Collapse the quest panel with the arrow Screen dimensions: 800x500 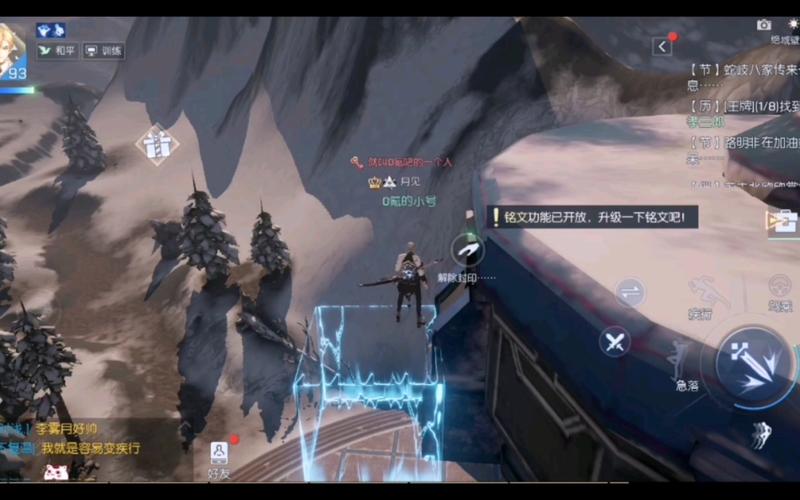(x=662, y=46)
